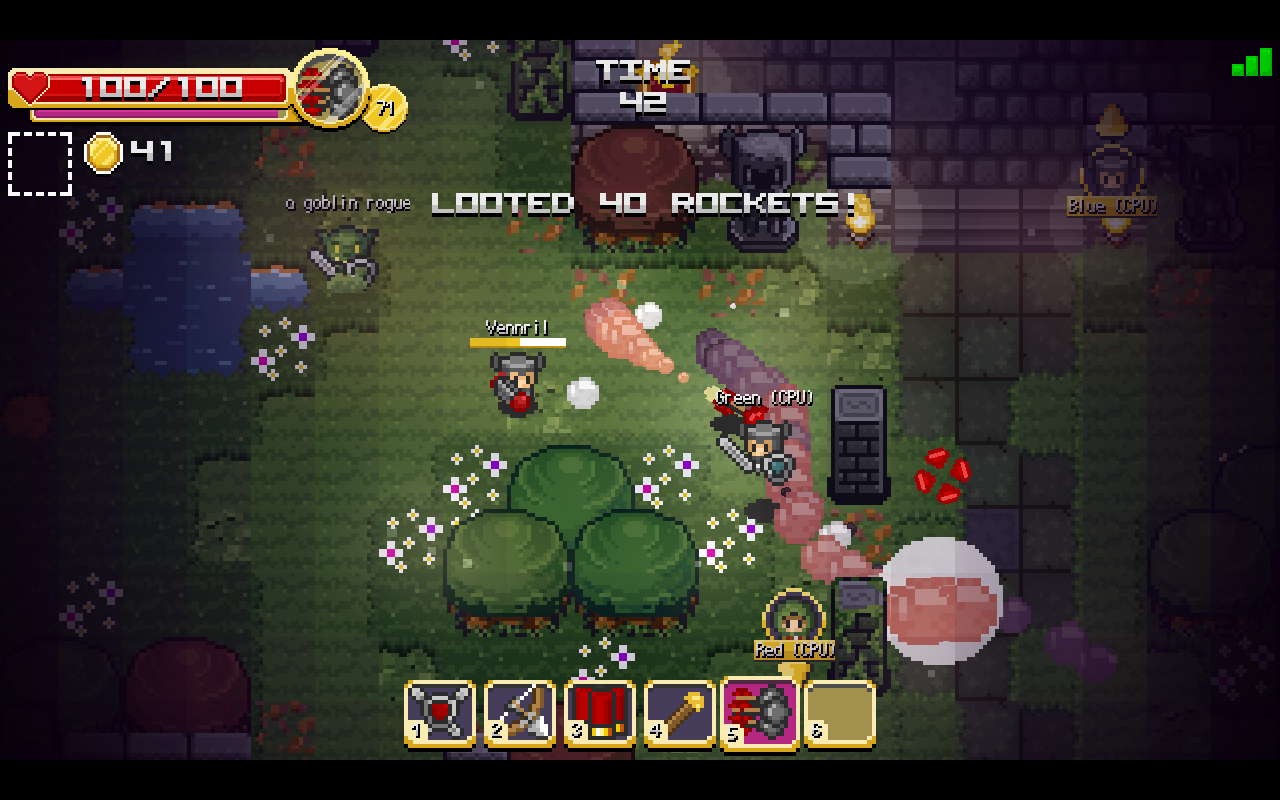This screenshot has width=1280, height=800.
Task: Click the Vennril player name label
Action: coord(514,327)
